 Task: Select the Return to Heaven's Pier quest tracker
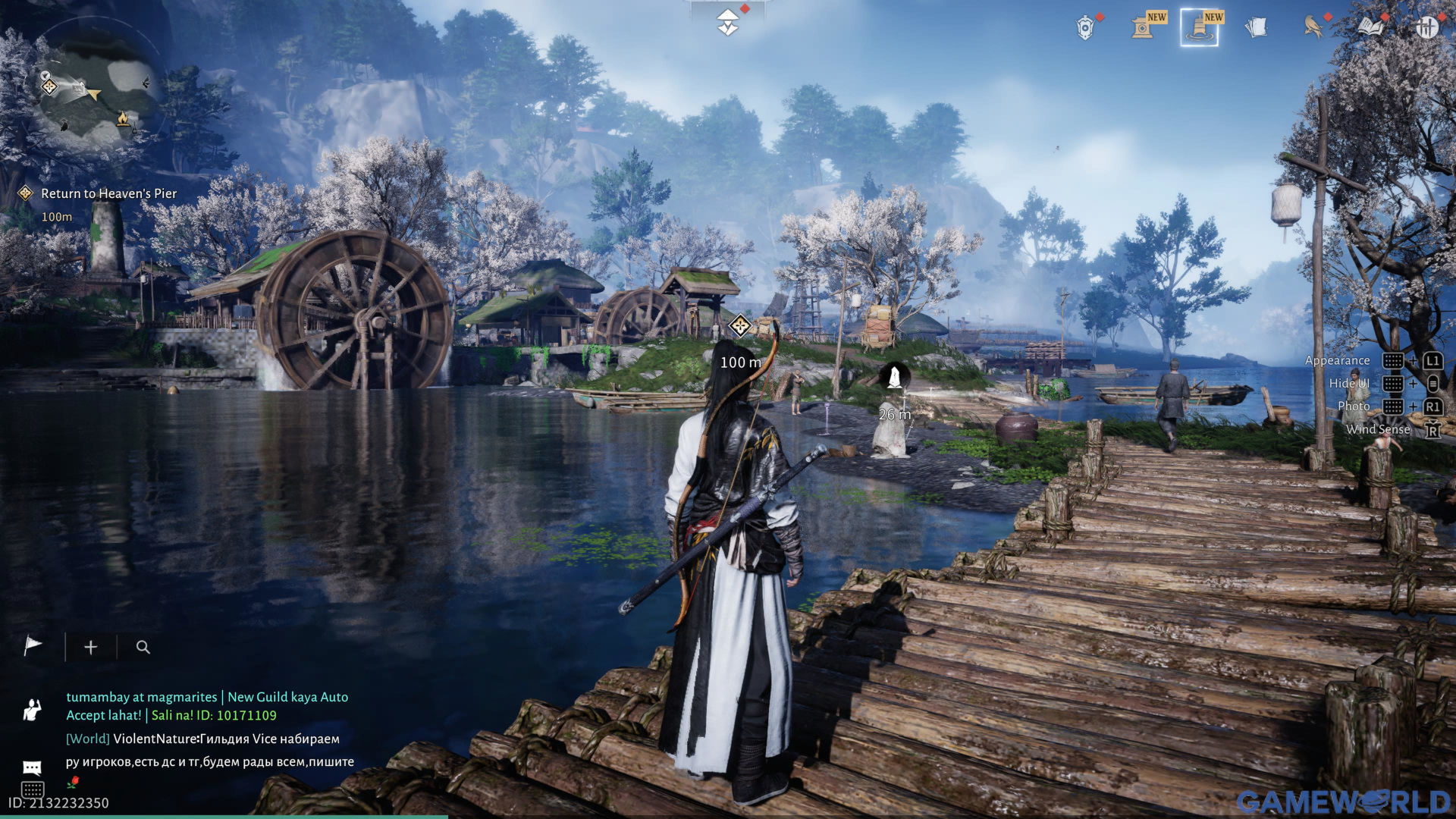(x=108, y=193)
